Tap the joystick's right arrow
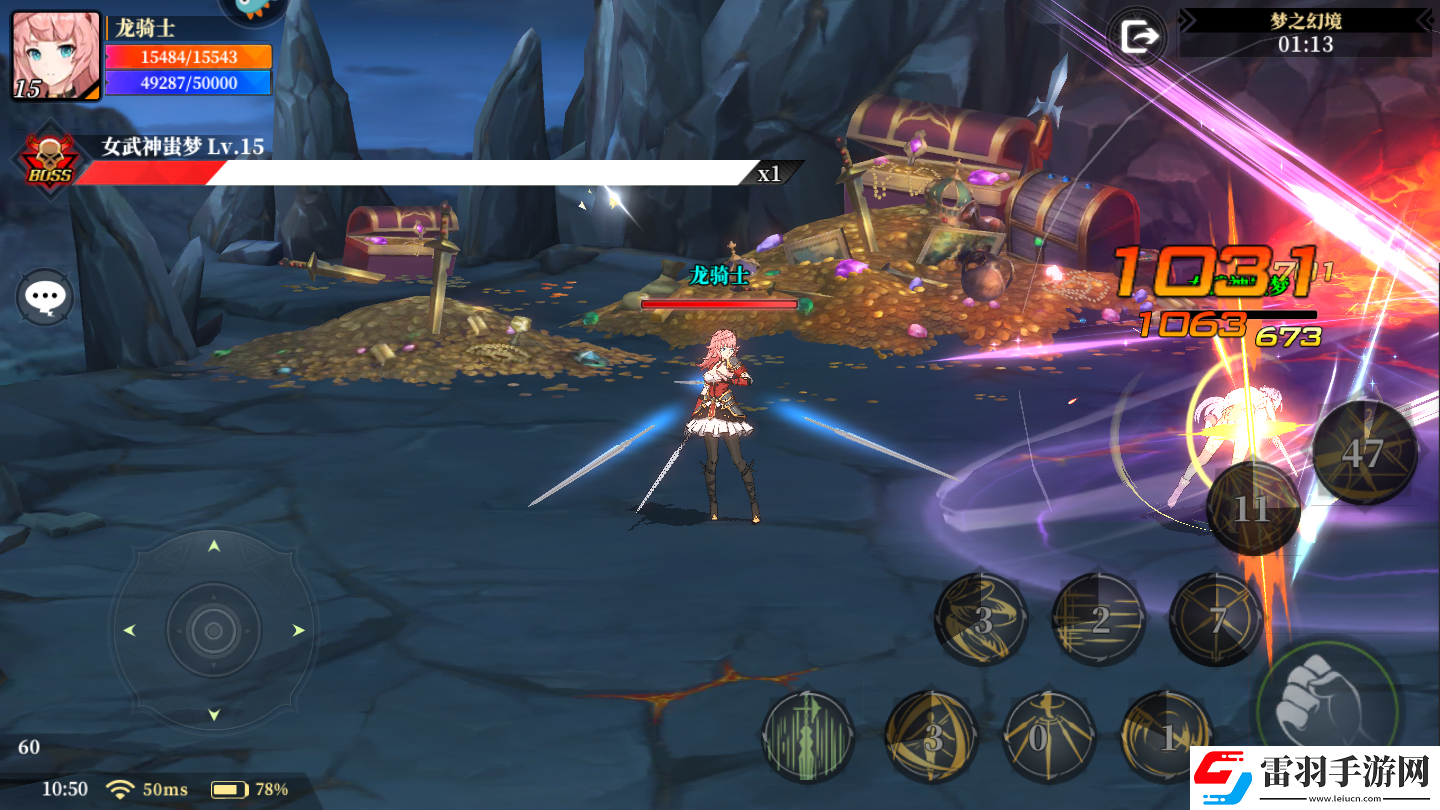The width and height of the screenshot is (1440, 810). tap(298, 631)
